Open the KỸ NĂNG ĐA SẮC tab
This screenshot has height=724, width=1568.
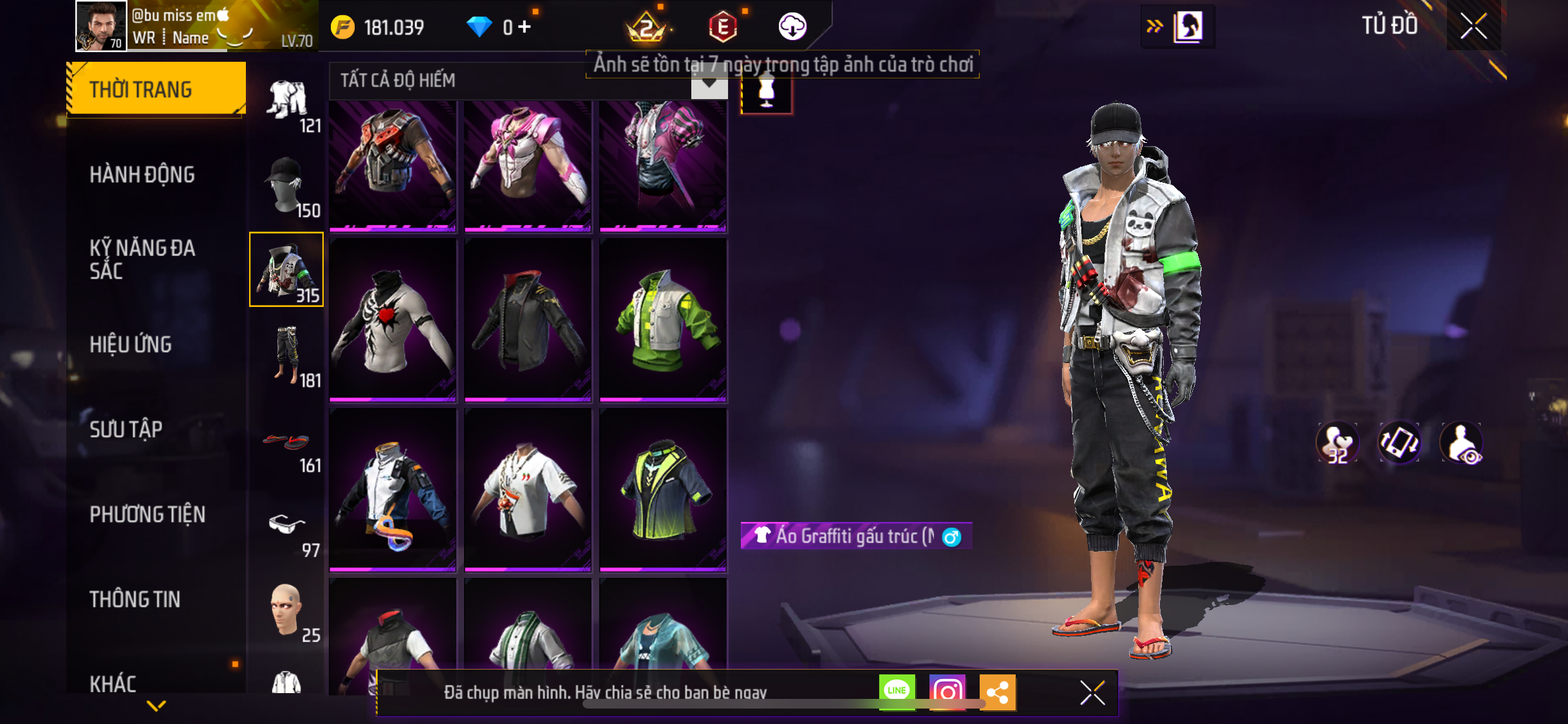142,259
